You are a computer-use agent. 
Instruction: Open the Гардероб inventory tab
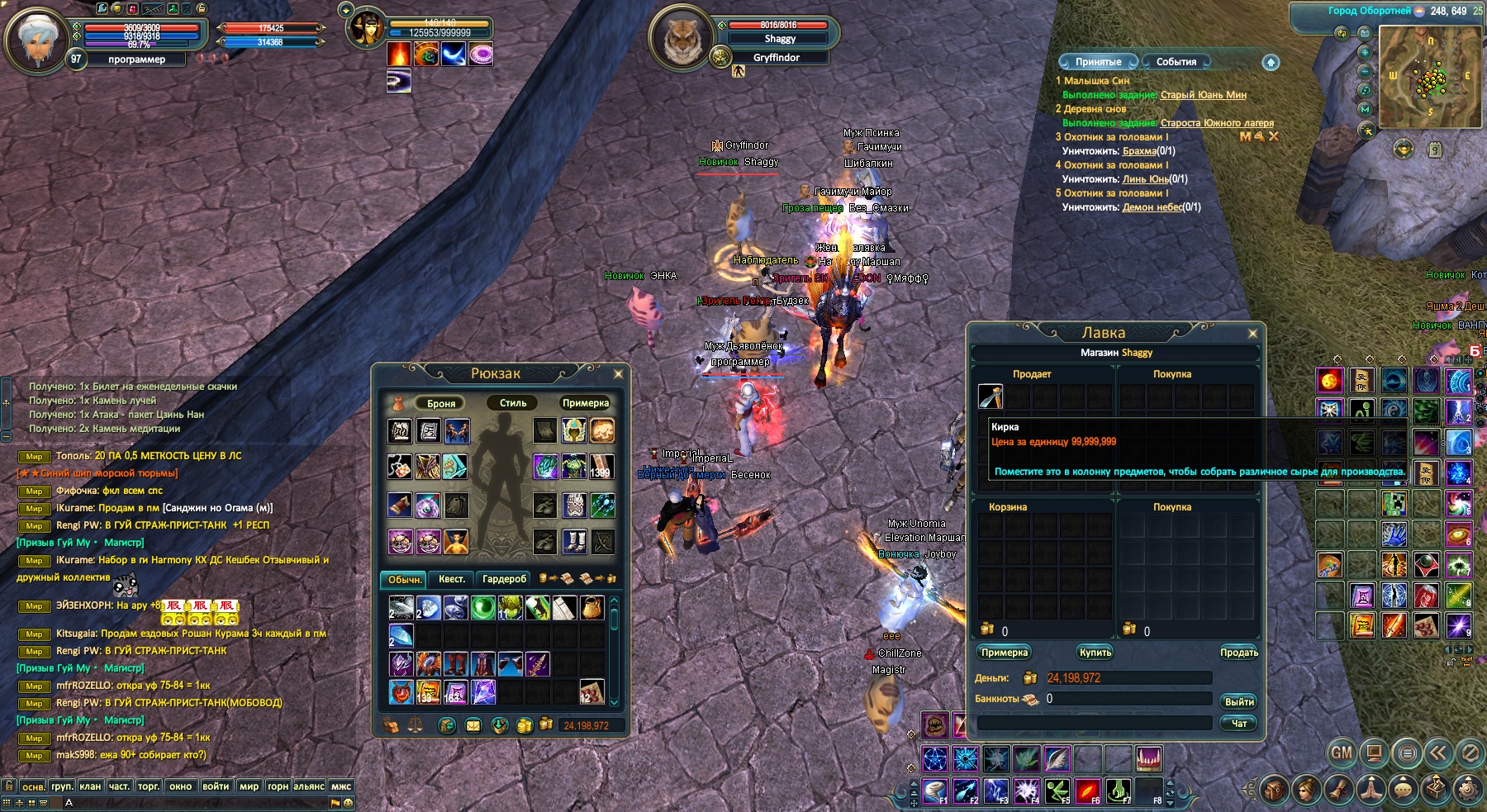504,579
